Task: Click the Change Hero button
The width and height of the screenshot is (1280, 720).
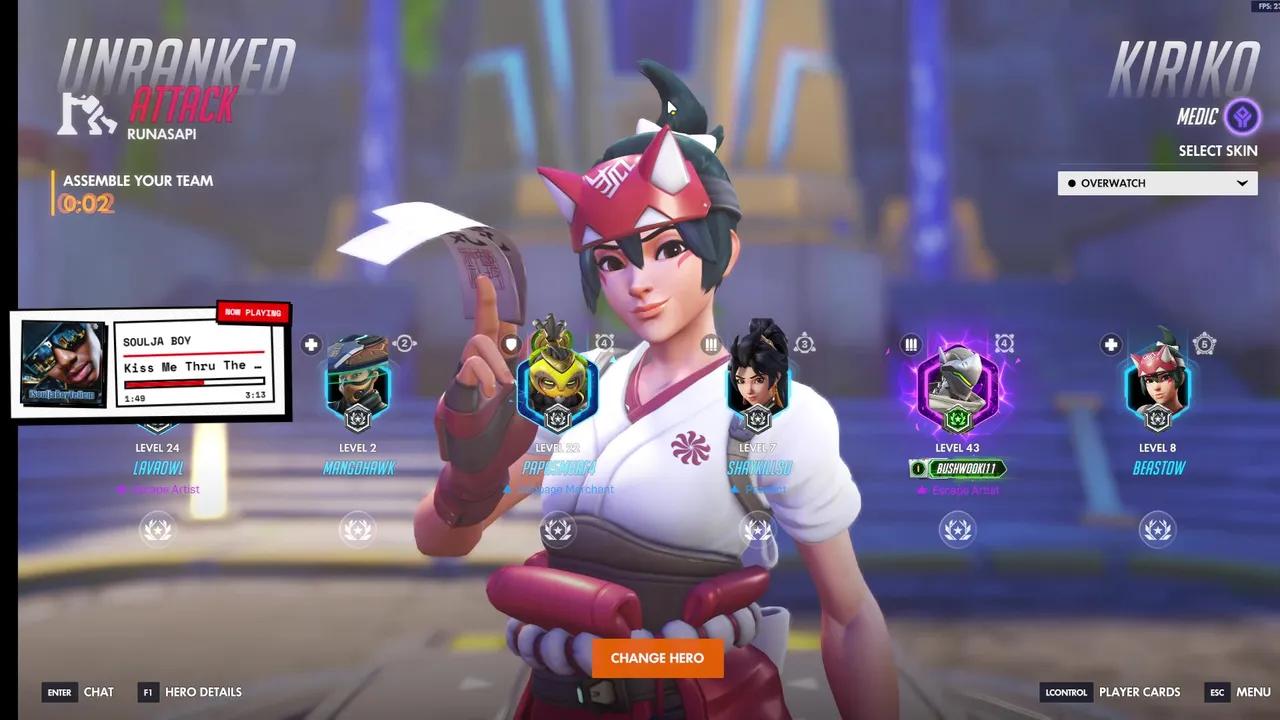Action: [657, 658]
